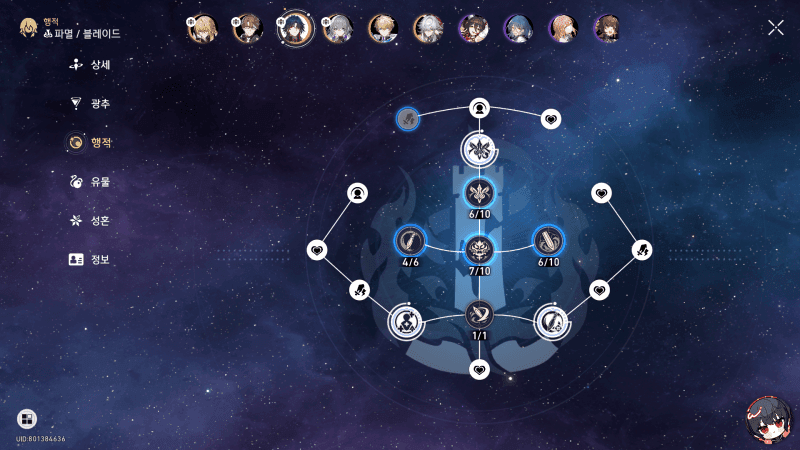
Task: Click the dimmed blue locked trace node
Action: [x=407, y=119]
